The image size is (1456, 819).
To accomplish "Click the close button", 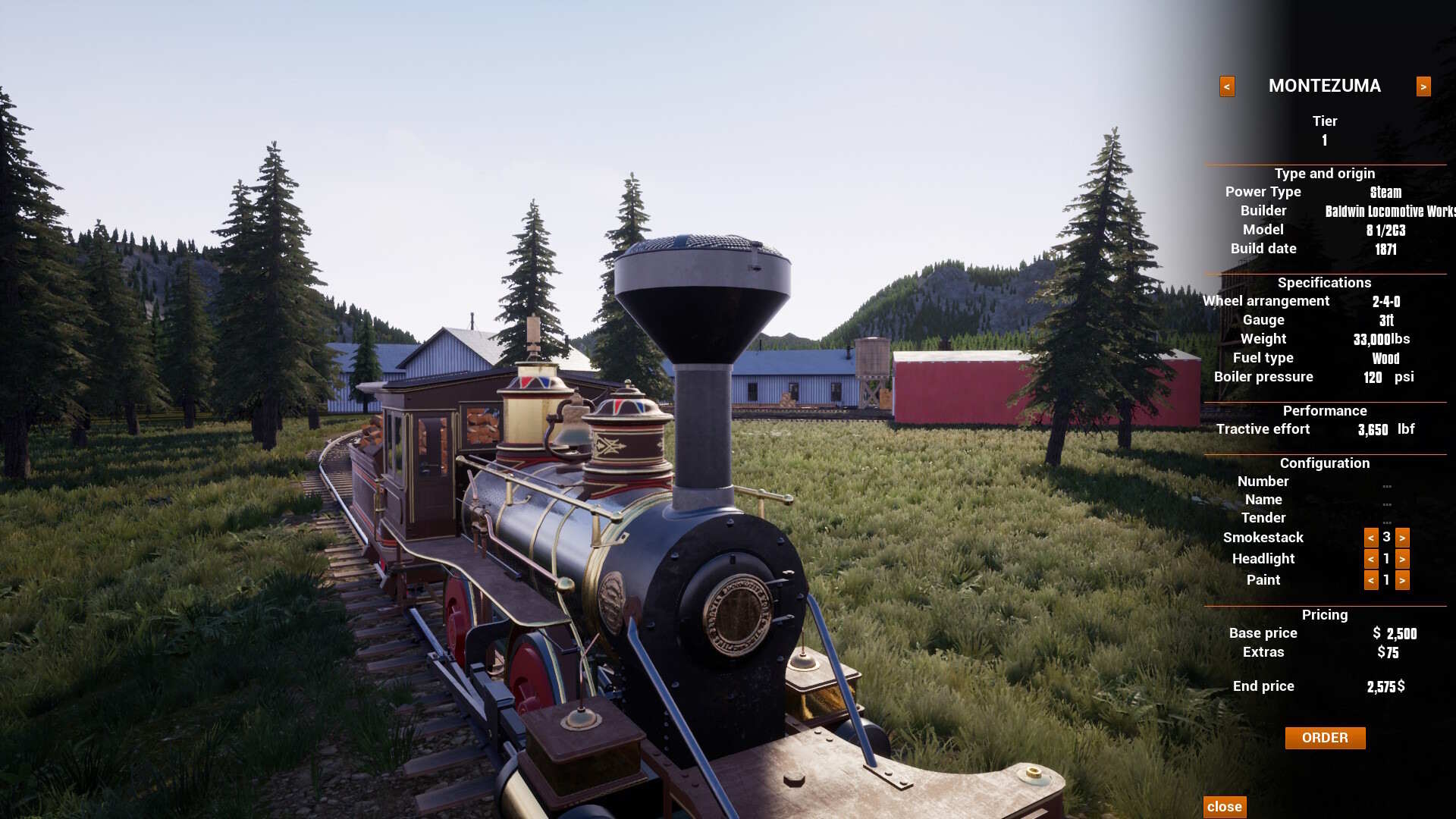I will pyautogui.click(x=1226, y=807).
